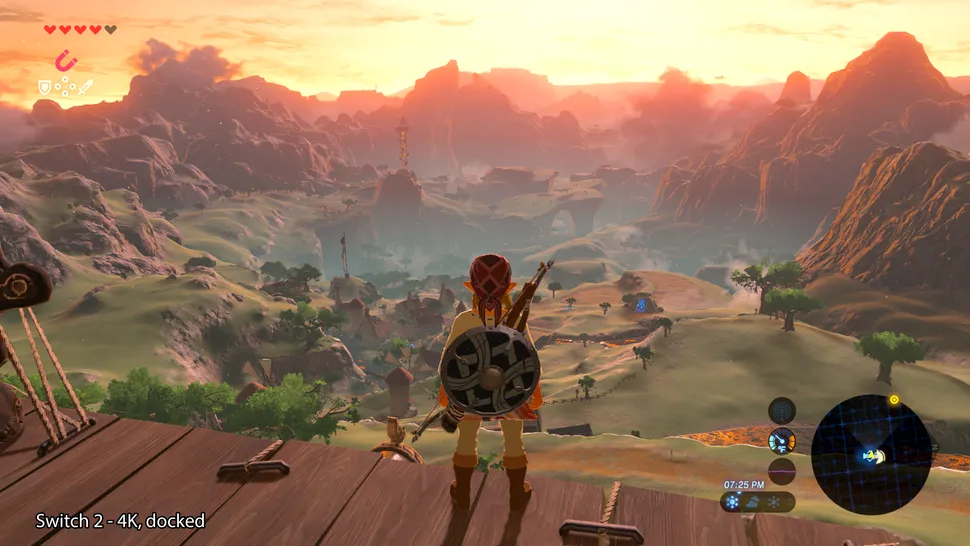The height and width of the screenshot is (546, 970).
Task: Click the noise level meter circle
Action: [782, 471]
